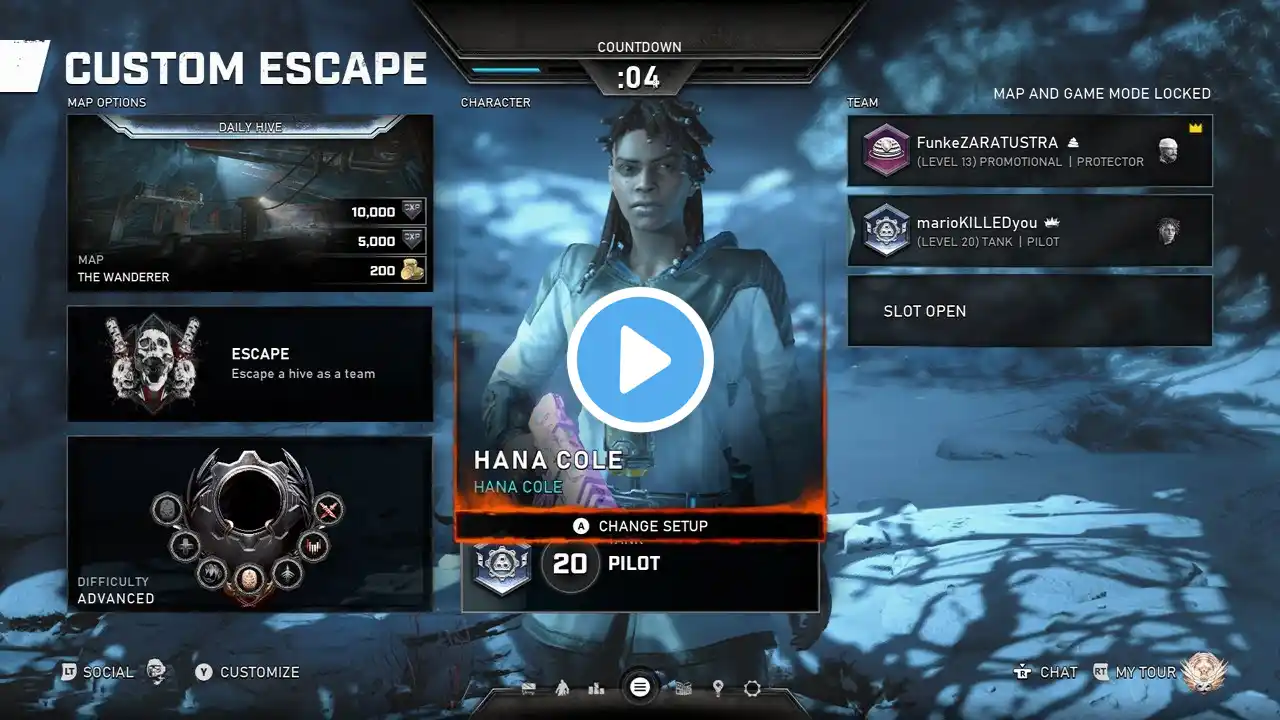Image resolution: width=1280 pixels, height=720 pixels.
Task: Open the character figure icon in bottom bar
Action: click(x=562, y=688)
